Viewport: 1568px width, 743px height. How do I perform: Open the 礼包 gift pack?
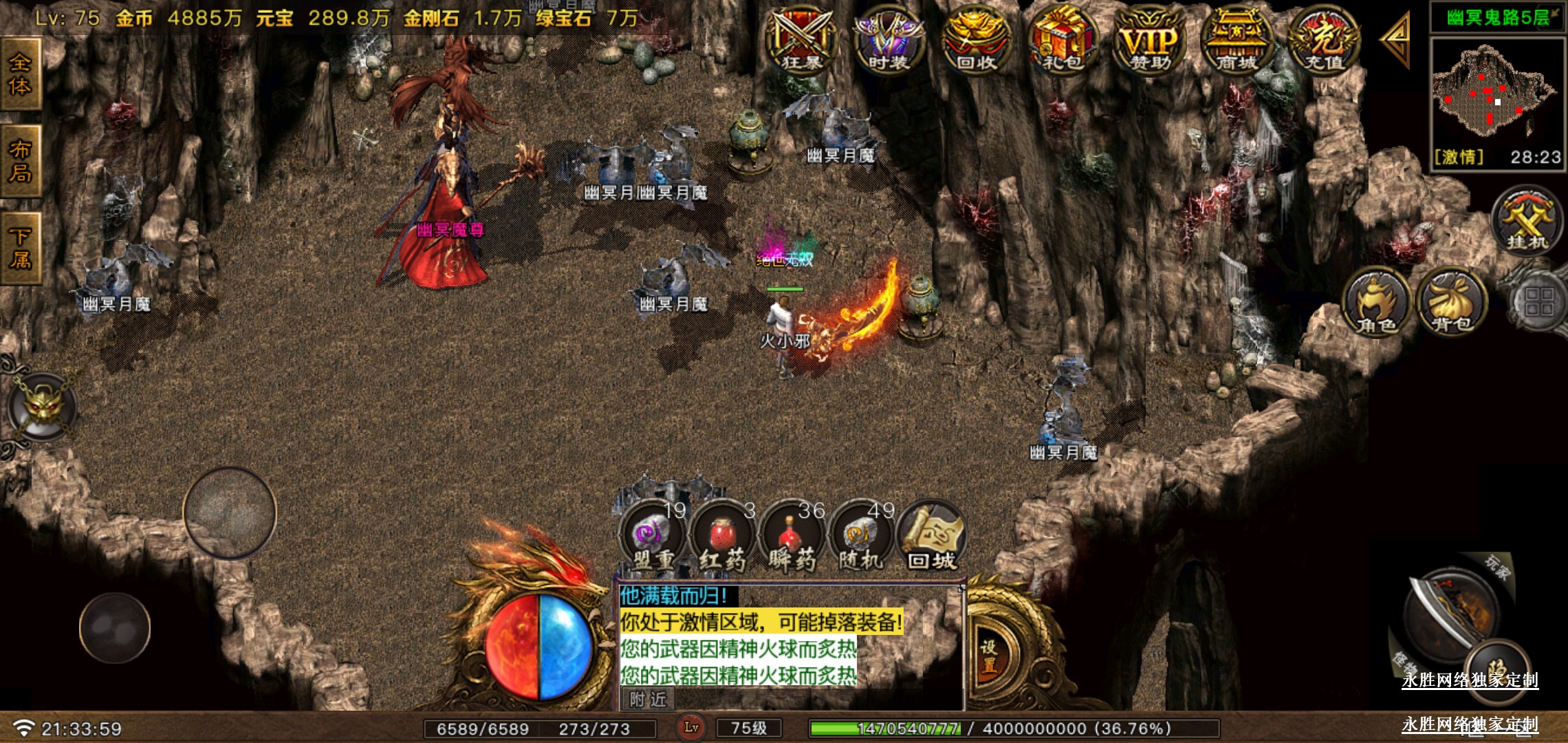coord(1063,41)
